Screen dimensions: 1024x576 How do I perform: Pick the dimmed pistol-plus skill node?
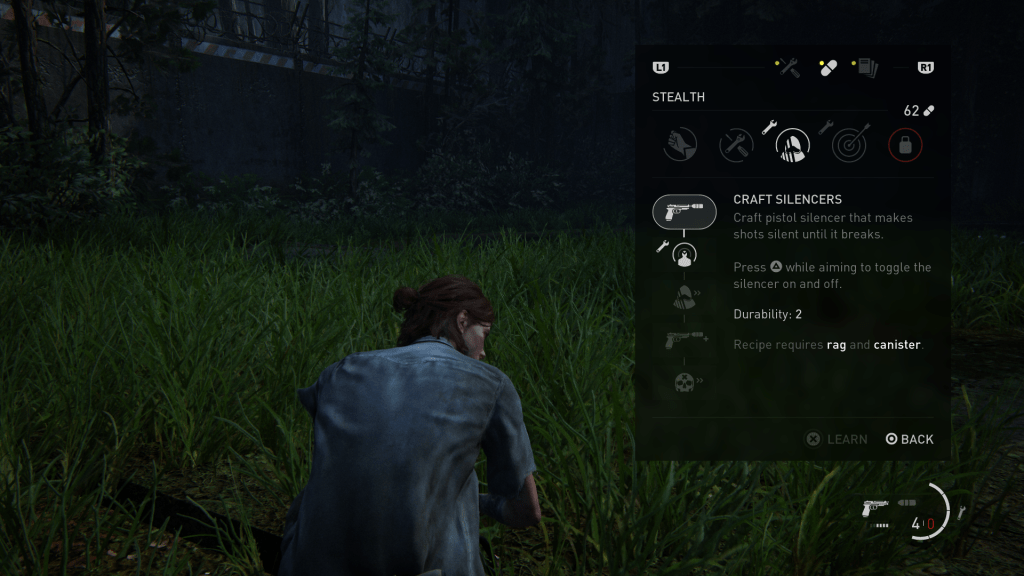click(684, 340)
